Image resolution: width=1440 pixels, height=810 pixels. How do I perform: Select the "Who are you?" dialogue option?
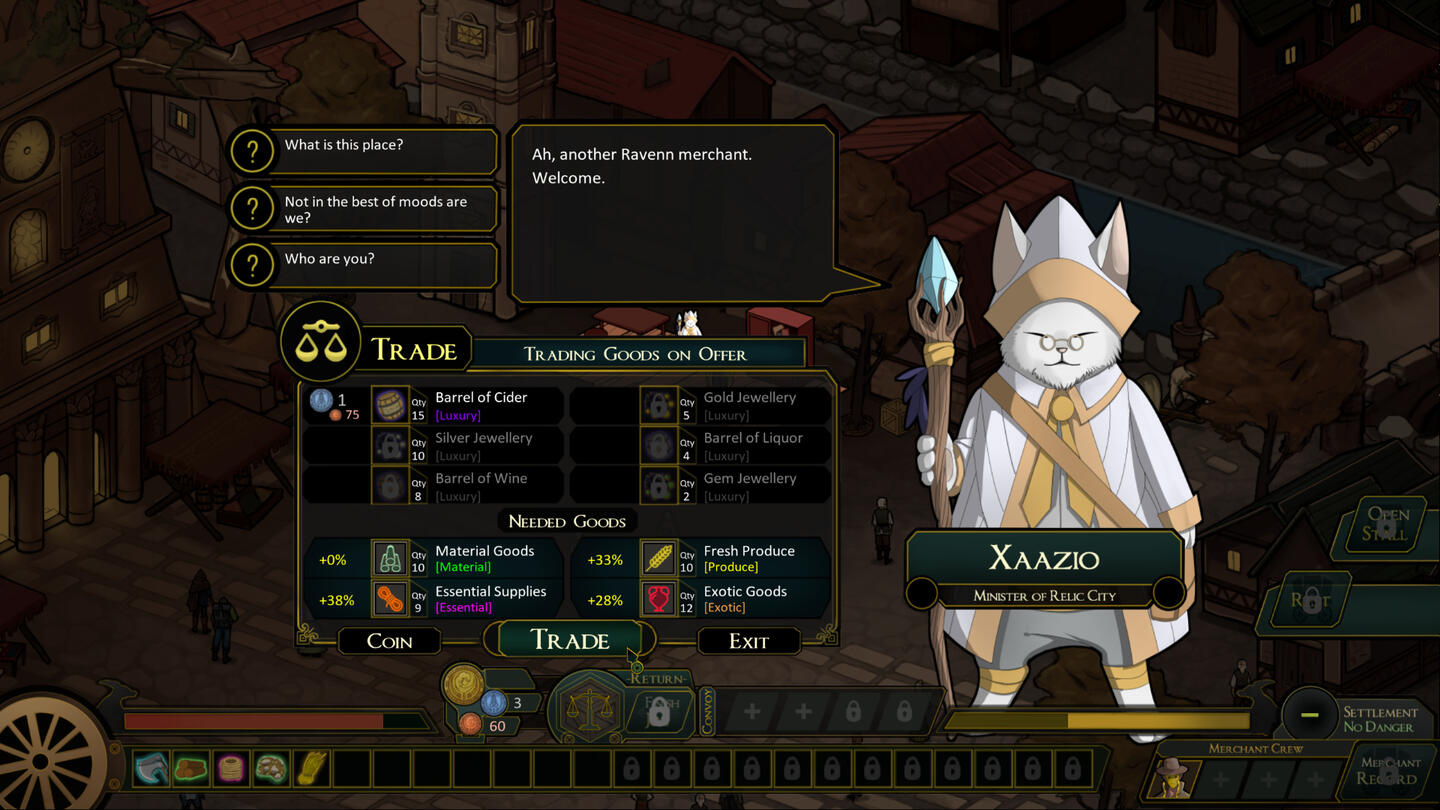[x=363, y=260]
